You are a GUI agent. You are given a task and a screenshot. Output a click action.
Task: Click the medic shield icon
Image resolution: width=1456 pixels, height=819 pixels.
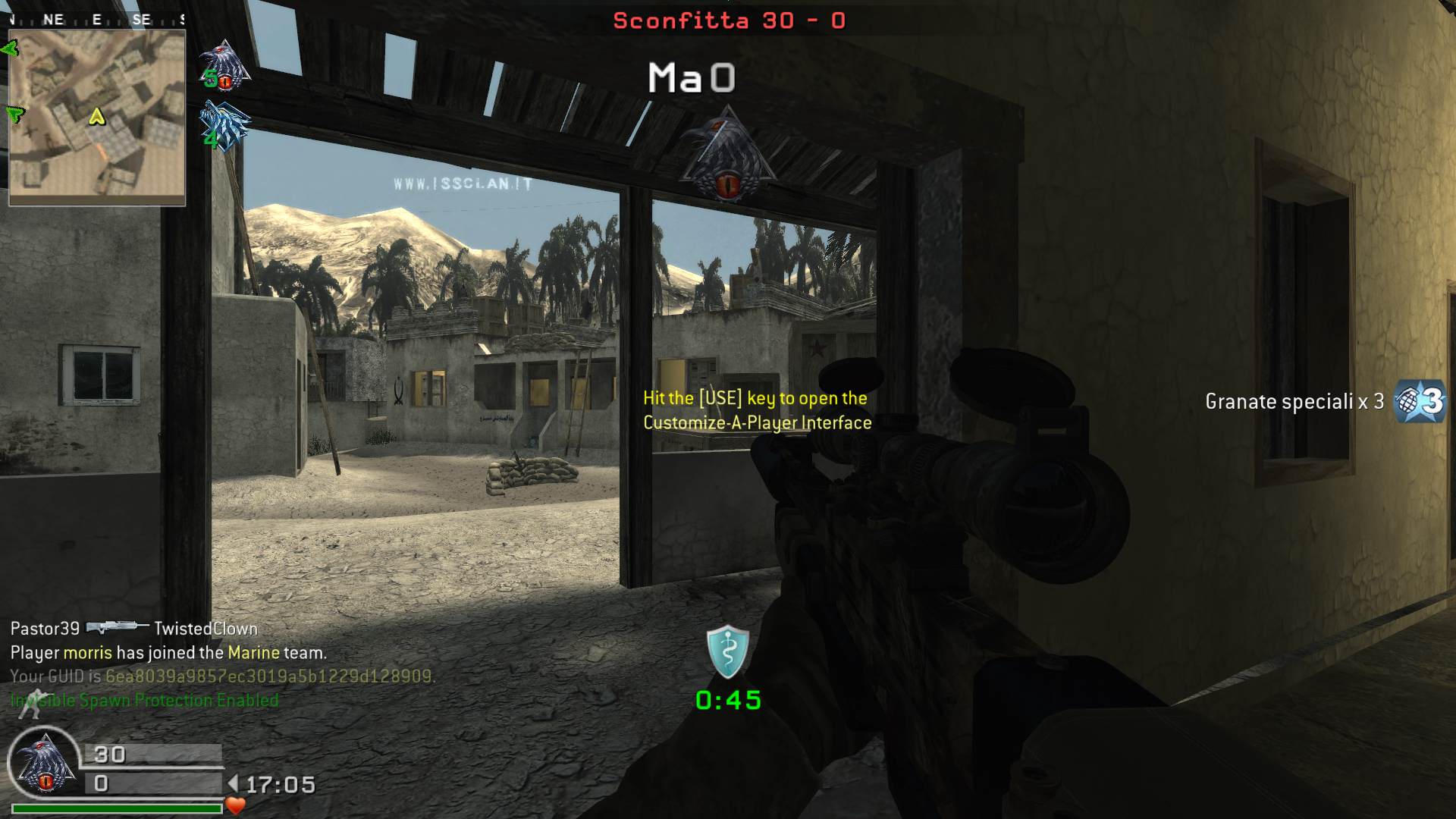point(727,651)
